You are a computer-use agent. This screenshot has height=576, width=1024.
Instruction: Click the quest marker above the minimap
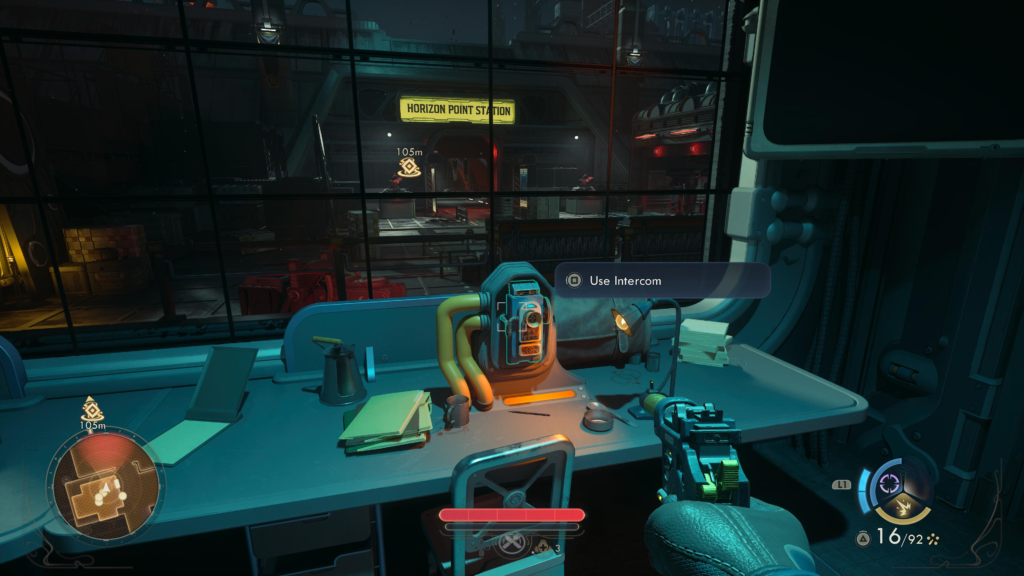click(x=92, y=407)
